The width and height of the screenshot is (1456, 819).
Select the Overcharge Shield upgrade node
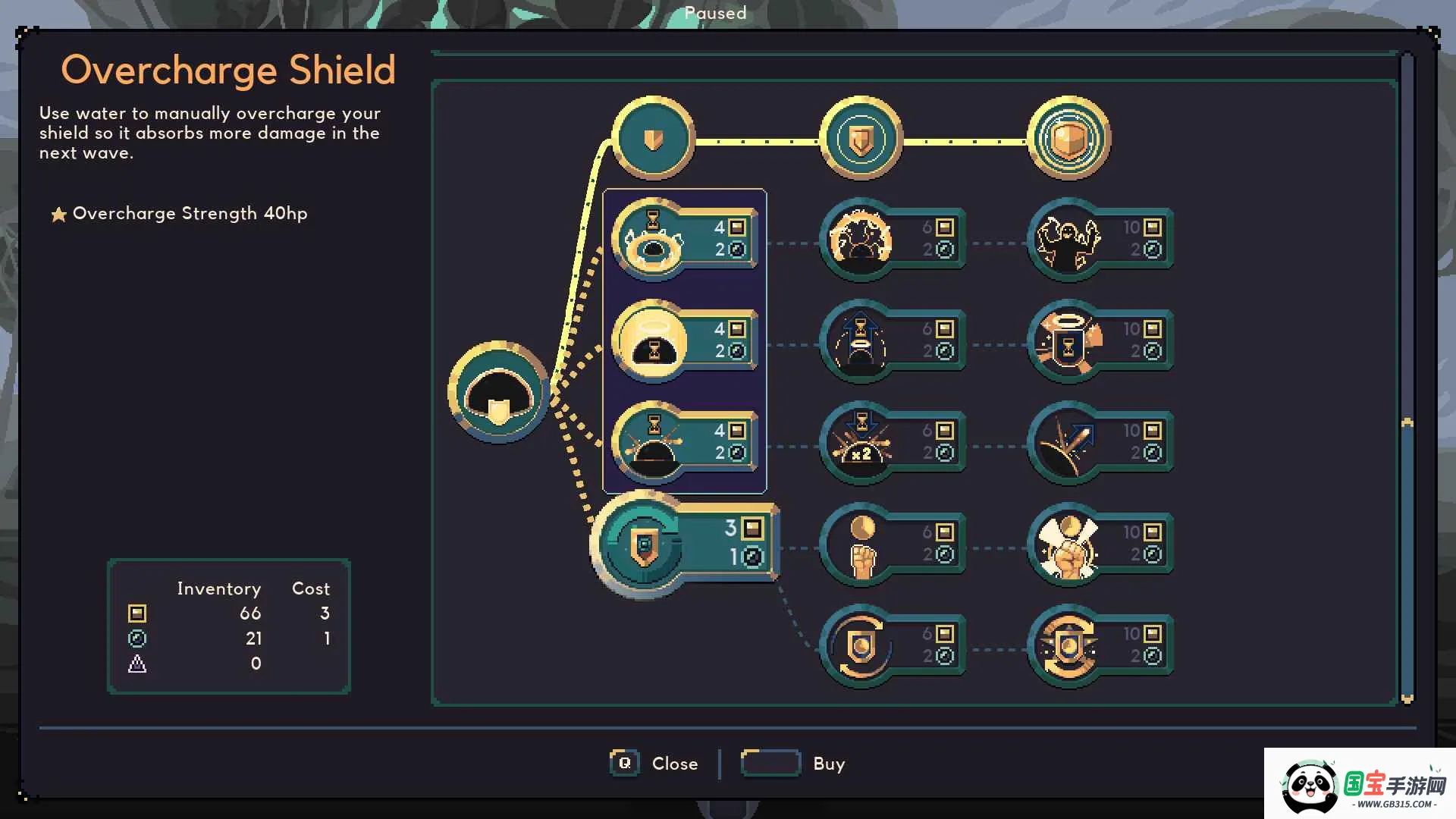point(645,544)
